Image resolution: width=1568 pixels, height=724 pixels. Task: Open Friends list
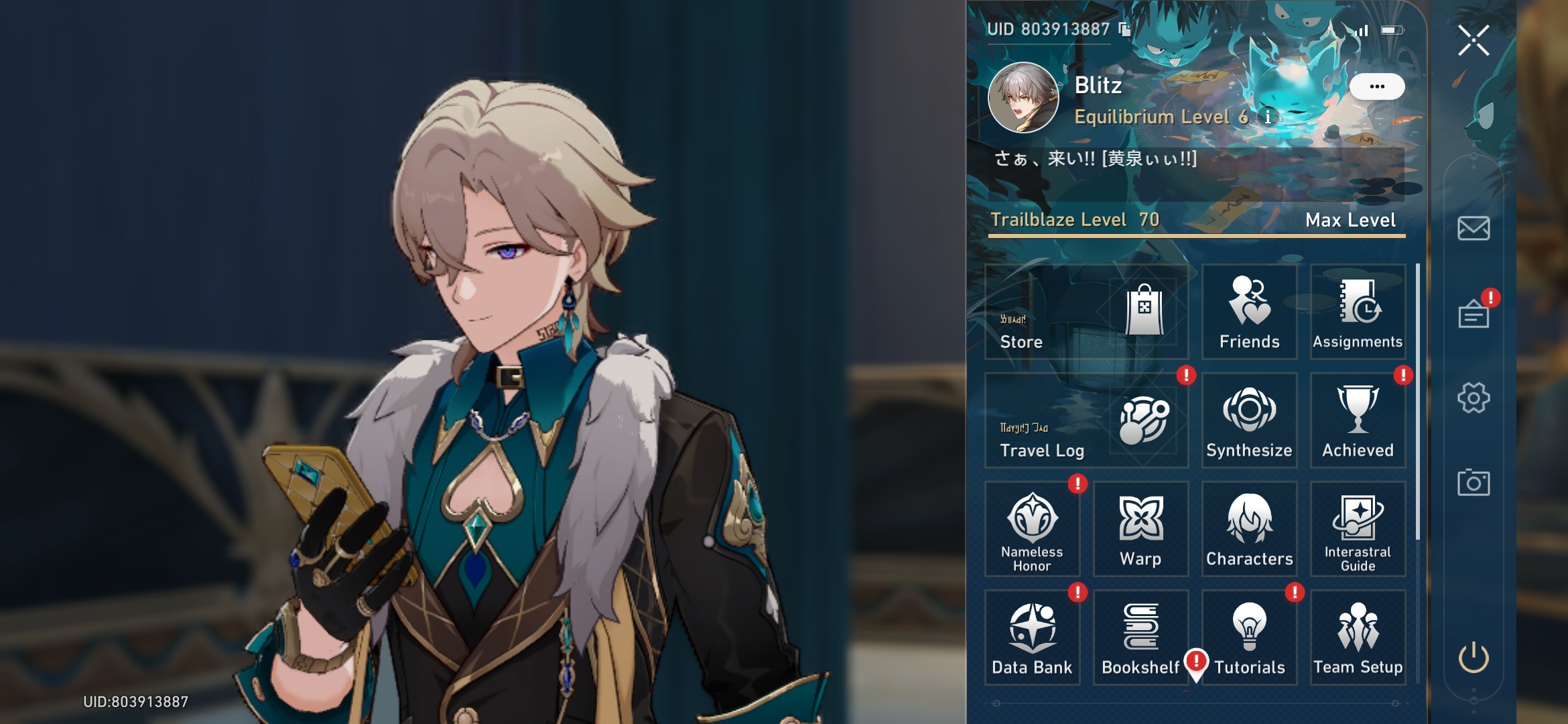1248,312
